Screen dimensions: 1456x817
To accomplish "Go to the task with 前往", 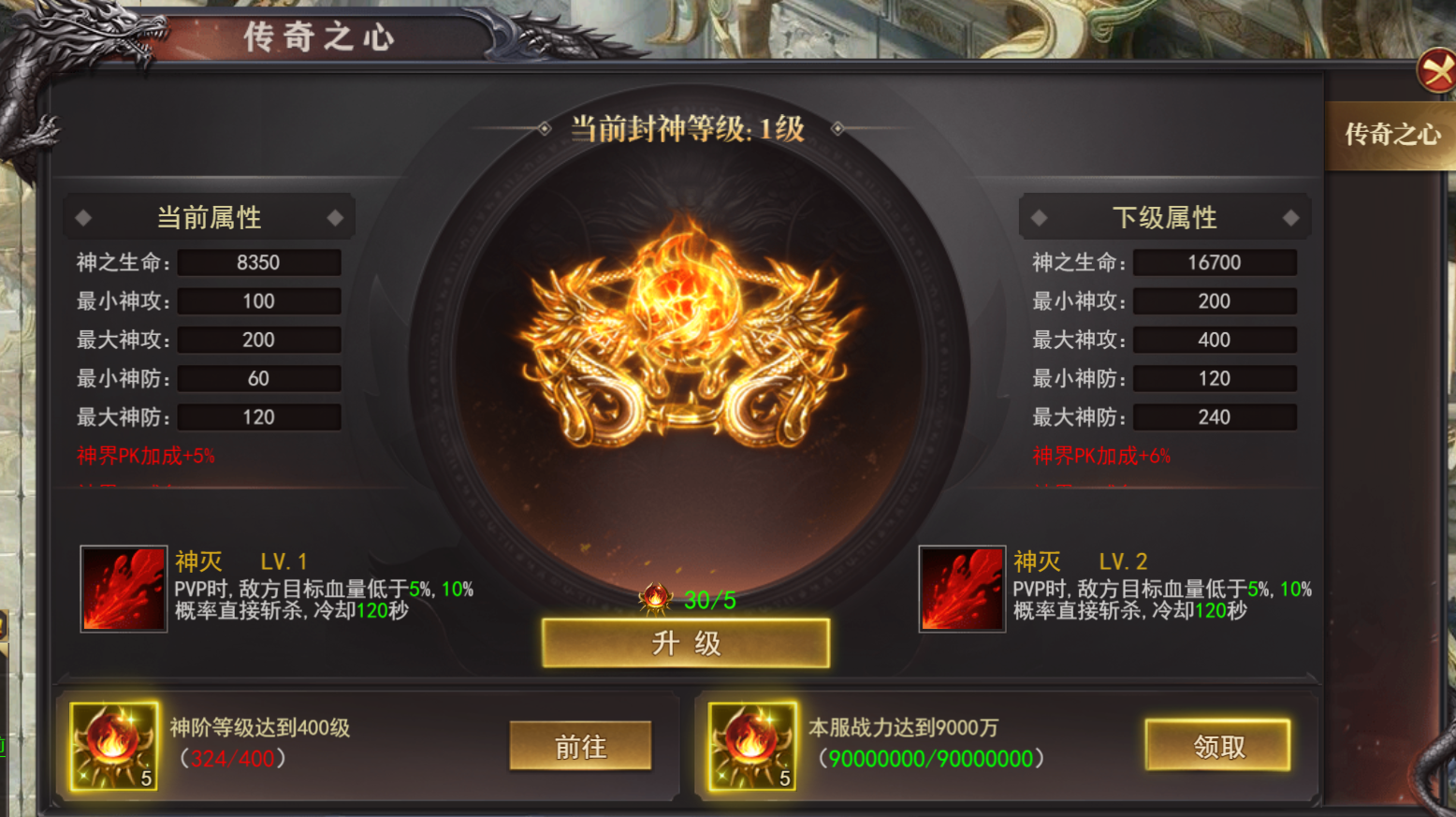I will tap(580, 746).
